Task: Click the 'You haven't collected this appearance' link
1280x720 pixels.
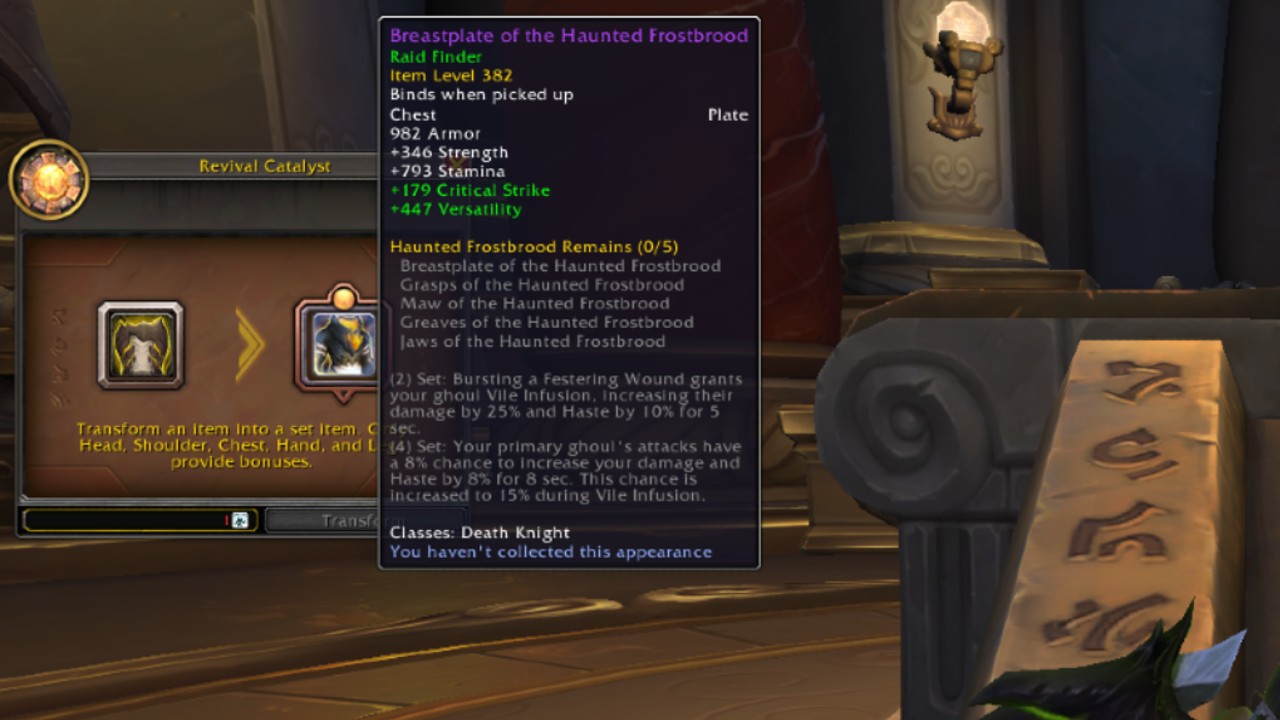Action: (550, 552)
